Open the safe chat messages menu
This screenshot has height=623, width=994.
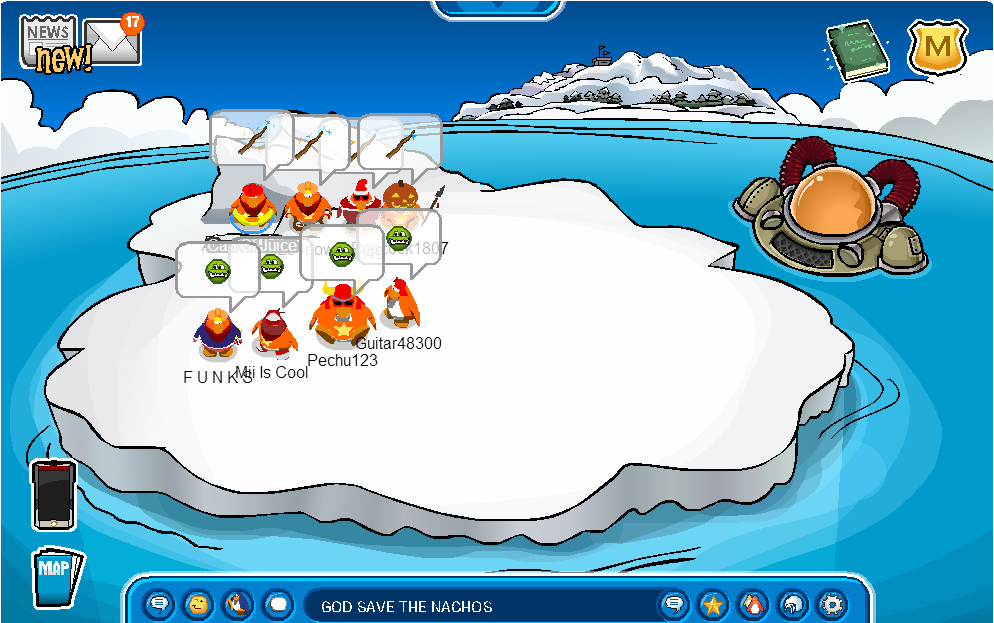pos(159,604)
